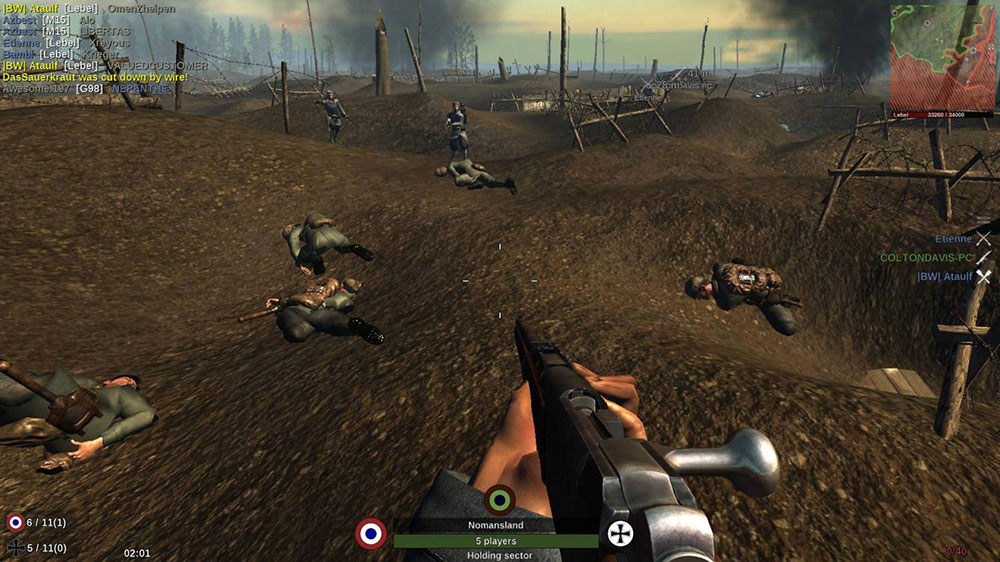This screenshot has width=1000, height=562.
Task: Select COLTONDAVIS-PC in the squad list
Action: [926, 258]
